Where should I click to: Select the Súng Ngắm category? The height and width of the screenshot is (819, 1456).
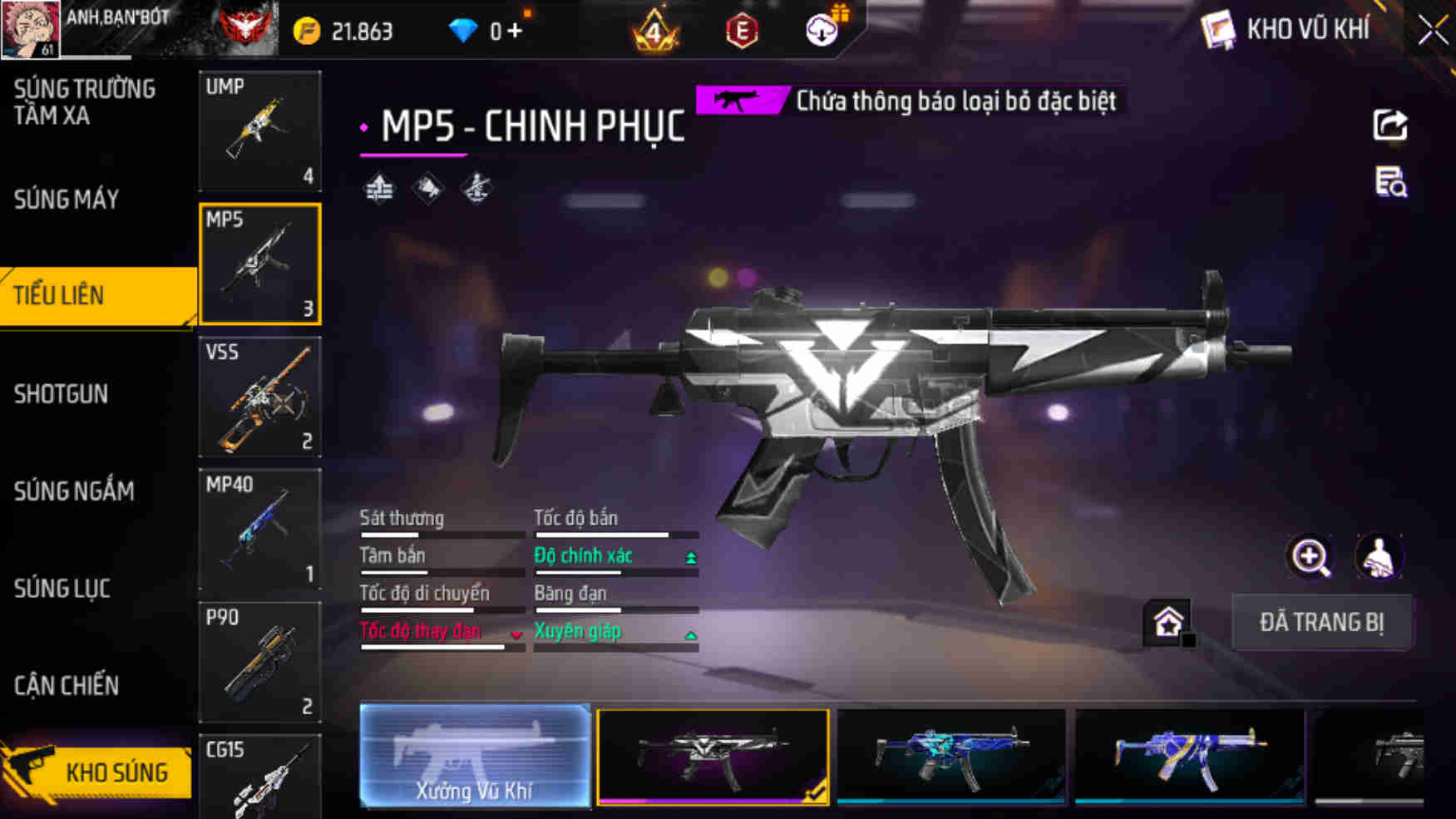point(74,491)
